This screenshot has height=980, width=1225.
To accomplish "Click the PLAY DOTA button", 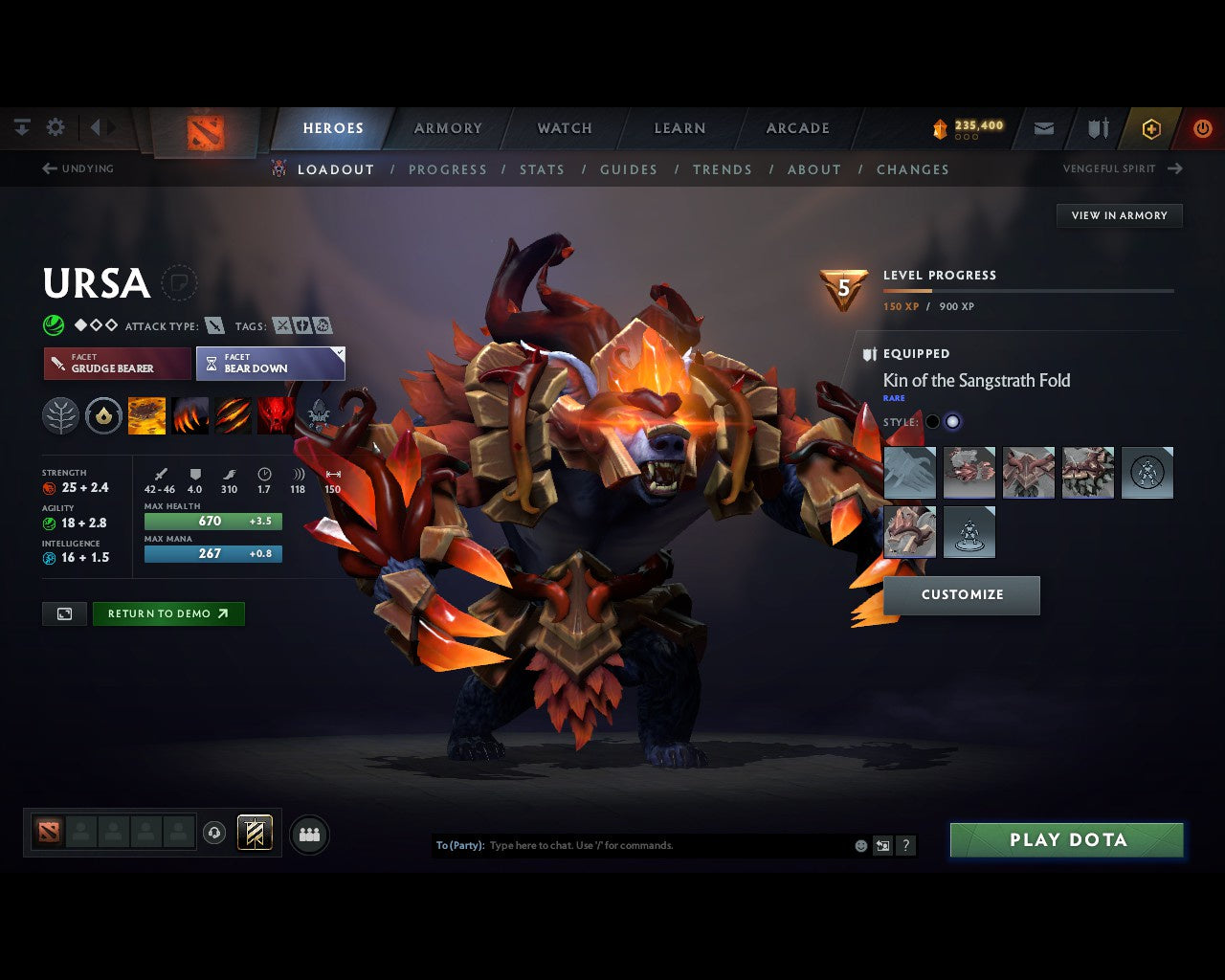I will pos(1066,839).
